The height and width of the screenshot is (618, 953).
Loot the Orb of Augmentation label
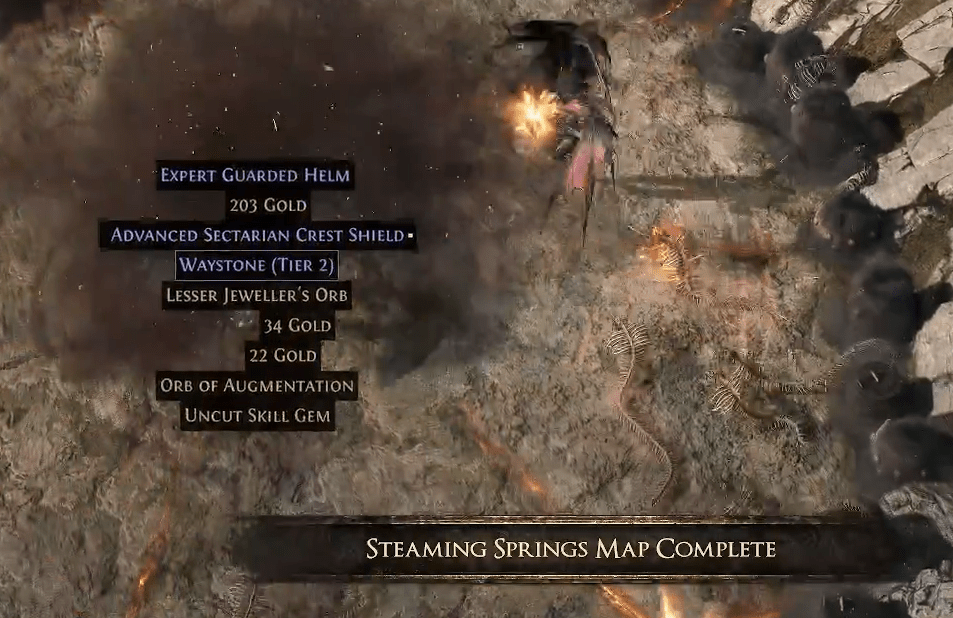257,385
